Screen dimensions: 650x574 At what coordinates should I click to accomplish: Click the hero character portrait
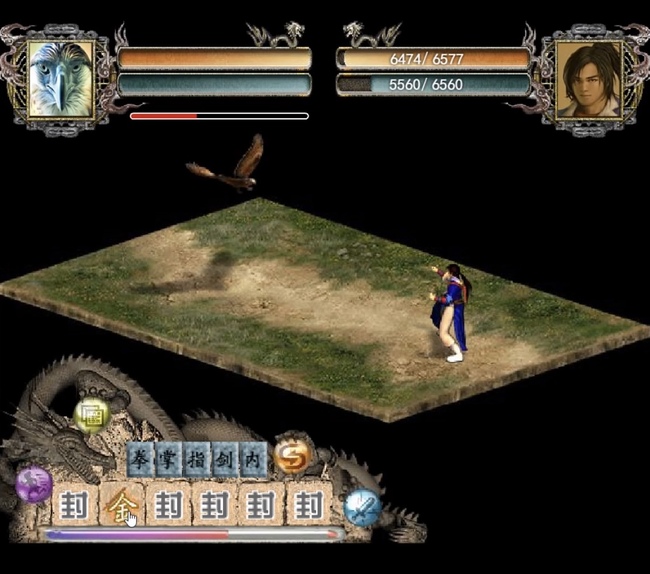[588, 78]
